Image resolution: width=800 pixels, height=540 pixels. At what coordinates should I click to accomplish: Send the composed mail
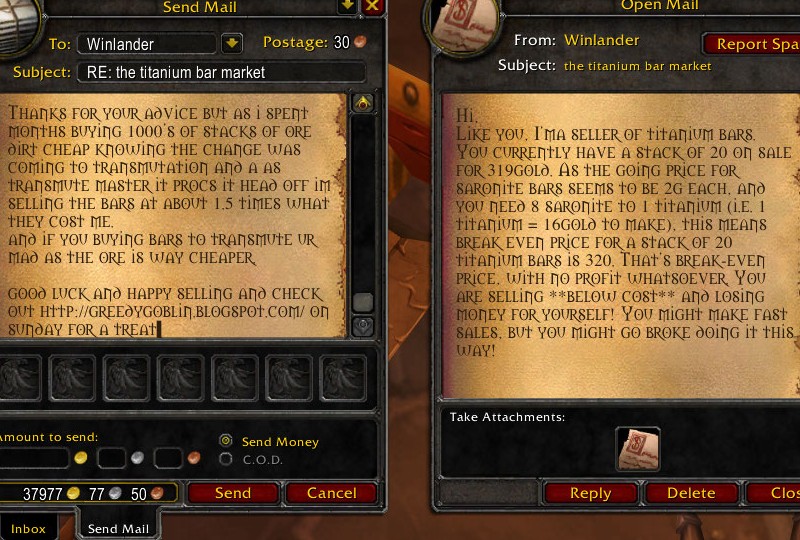232,493
